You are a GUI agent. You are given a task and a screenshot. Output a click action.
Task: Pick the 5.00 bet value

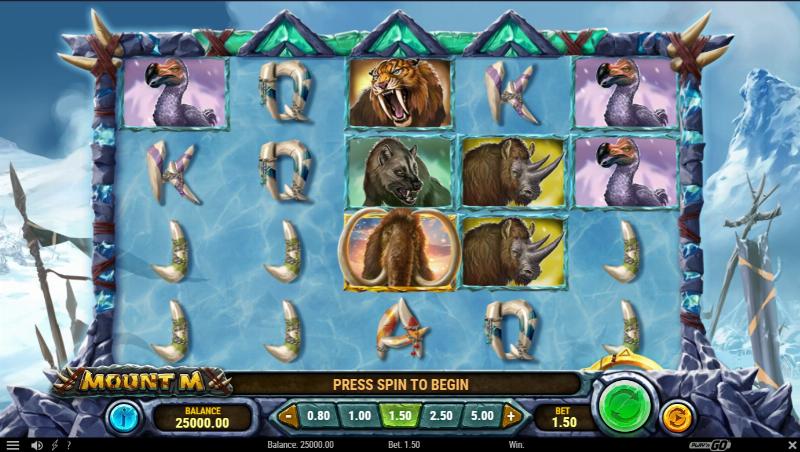(x=481, y=415)
